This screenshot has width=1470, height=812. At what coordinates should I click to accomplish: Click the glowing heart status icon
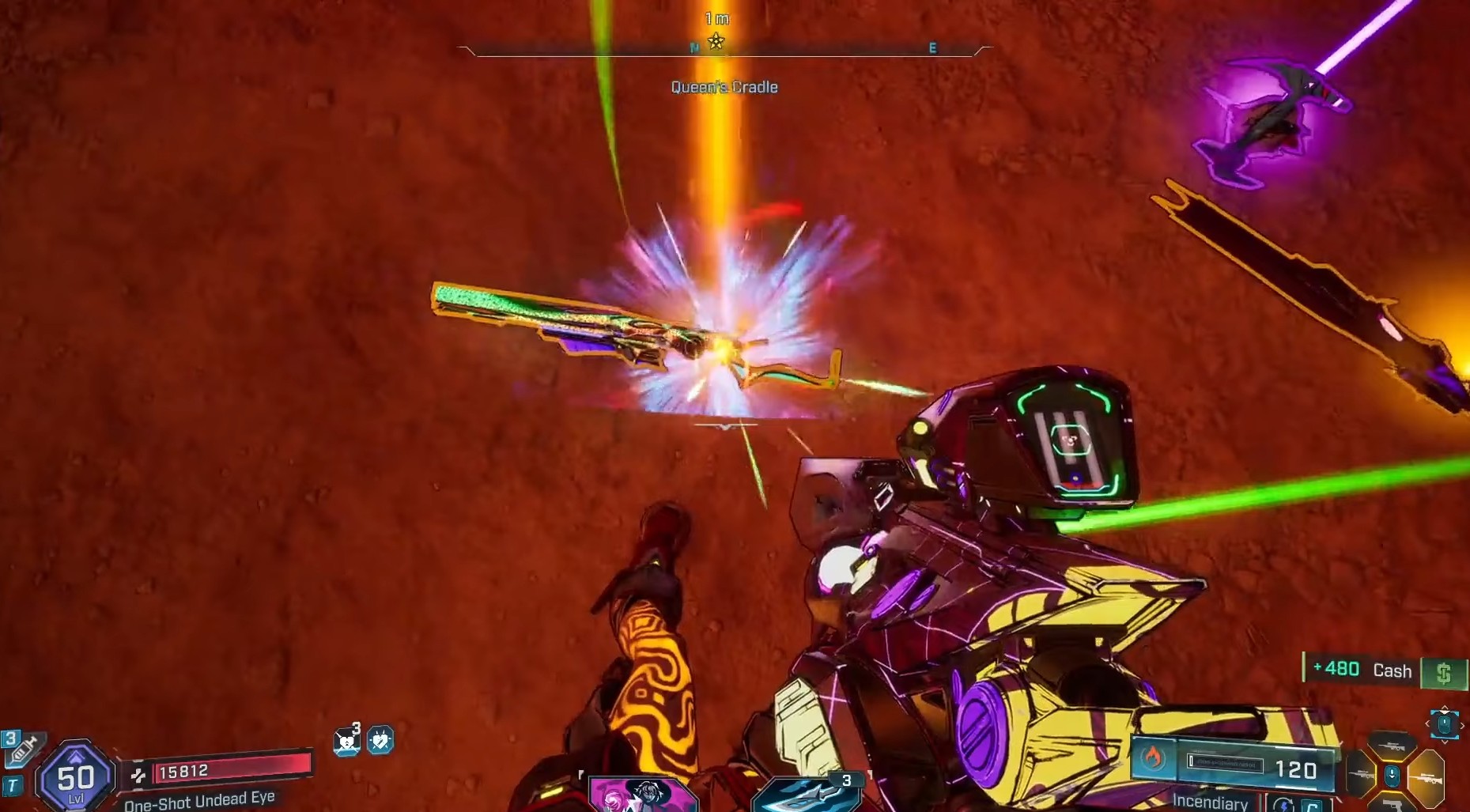point(380,740)
